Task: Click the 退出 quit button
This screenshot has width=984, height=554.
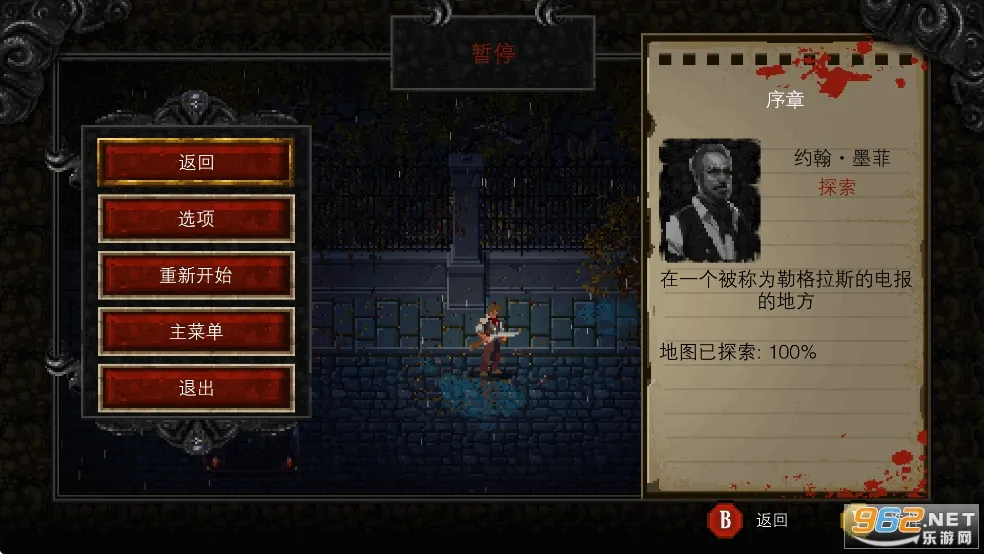Action: point(196,388)
